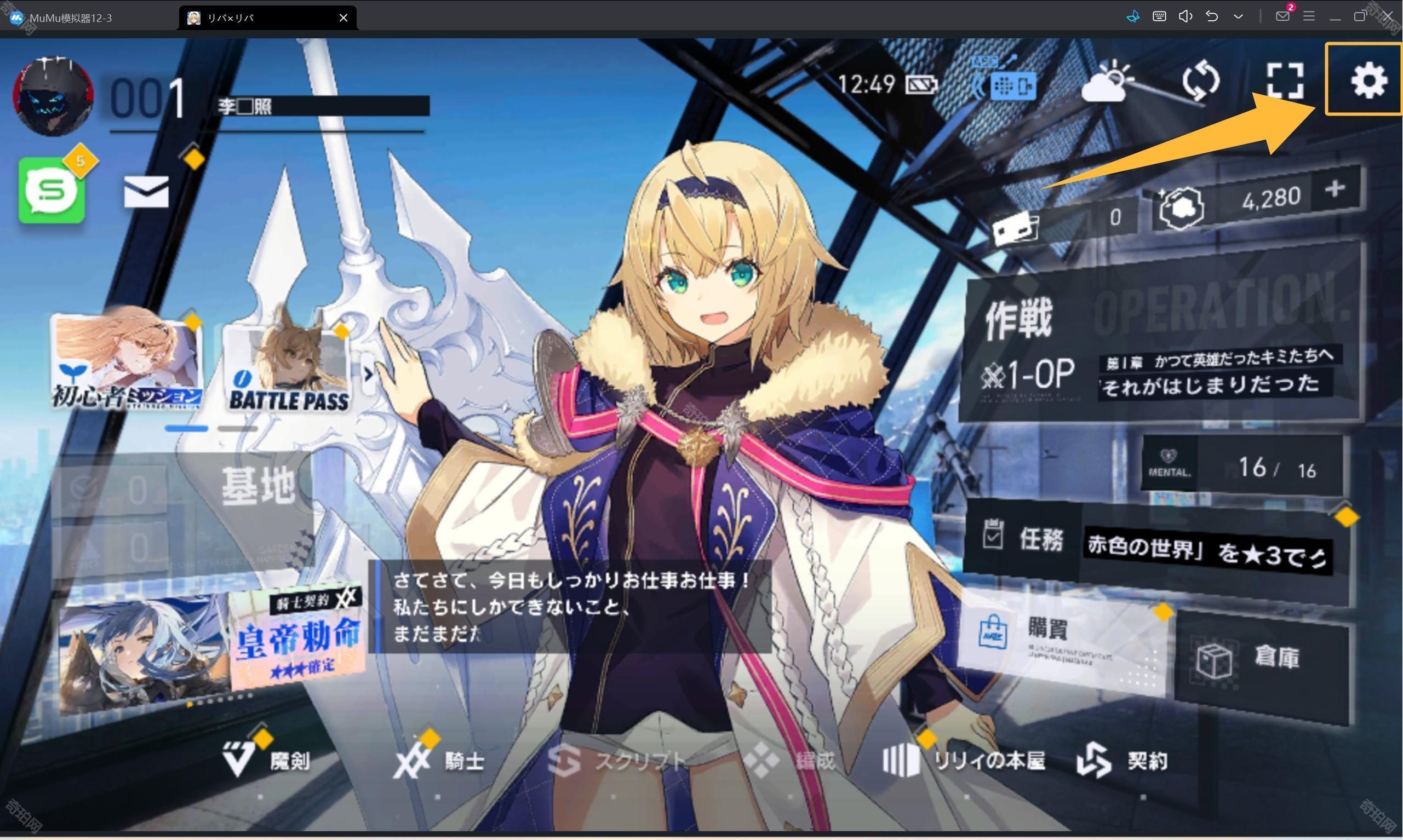The width and height of the screenshot is (1403, 840).
Task: Mute the emulator sound
Action: [x=1185, y=16]
